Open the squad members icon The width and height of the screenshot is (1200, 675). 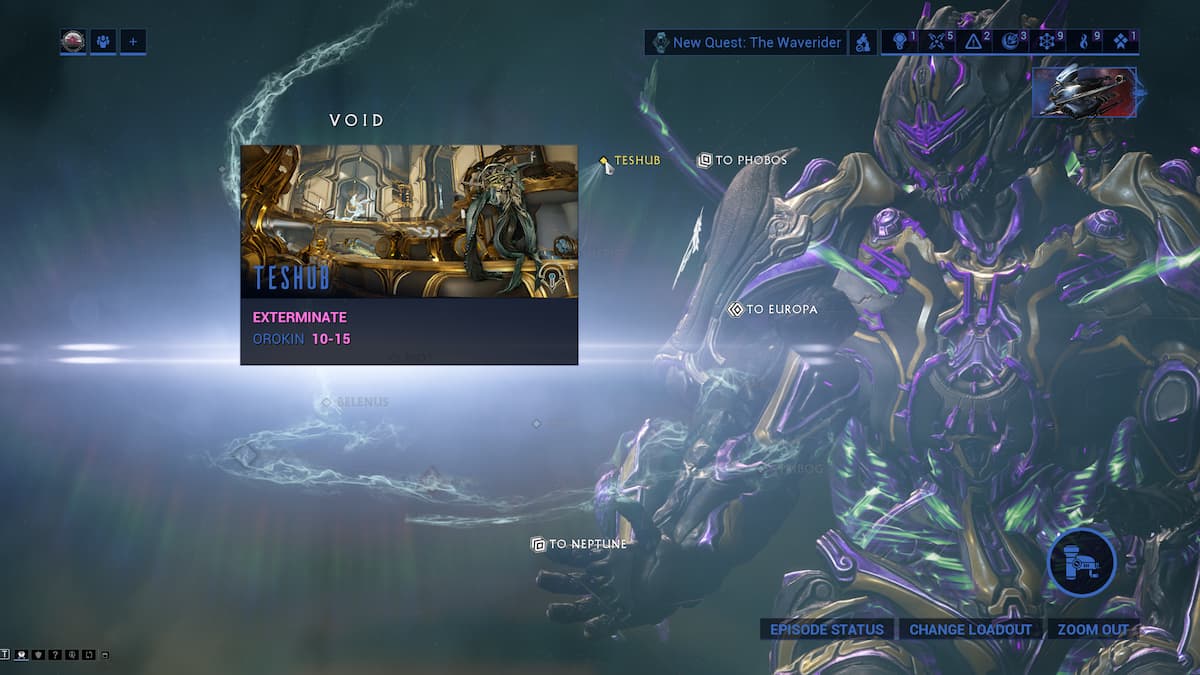103,42
